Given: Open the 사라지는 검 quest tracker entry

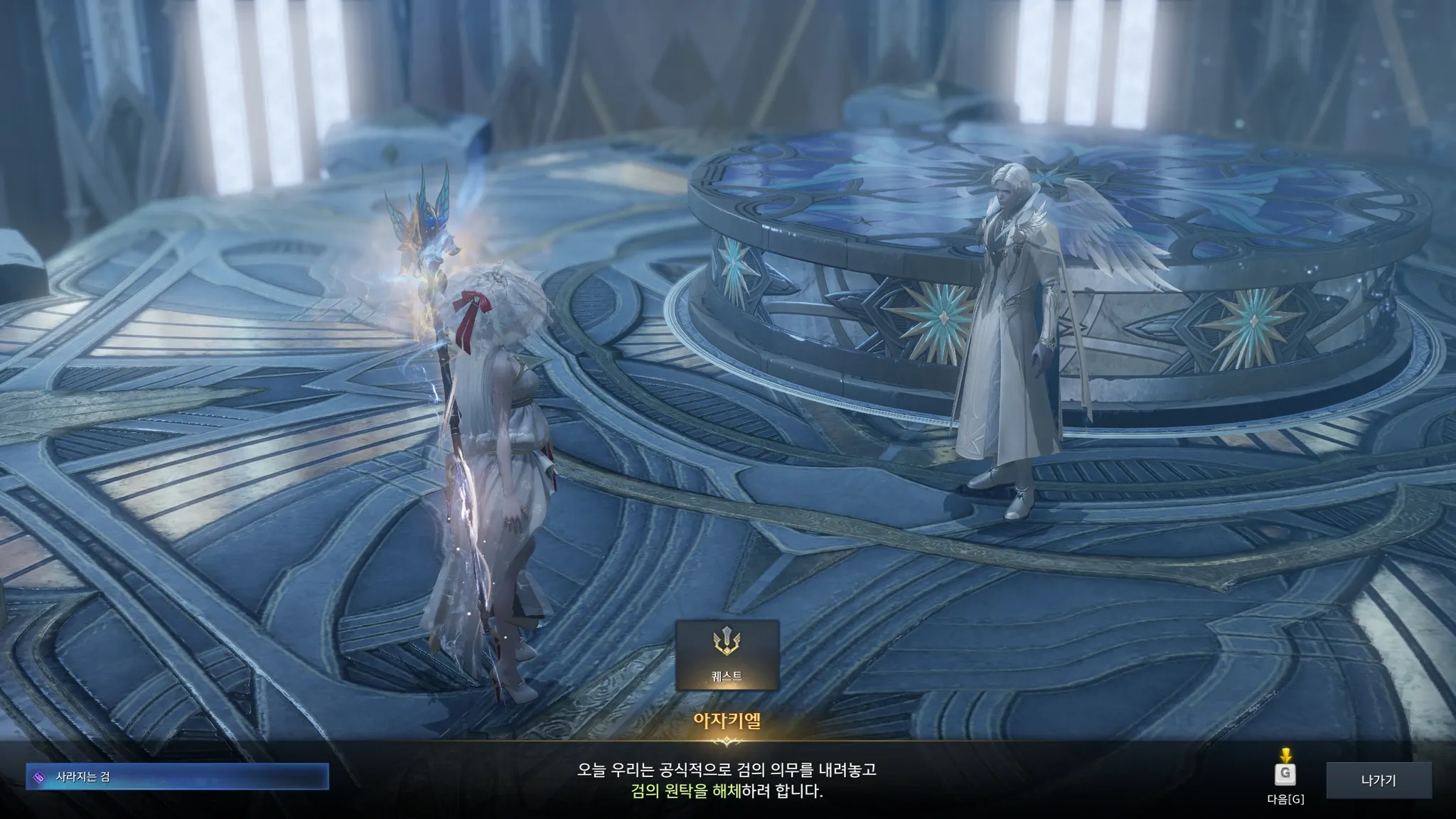Looking at the screenshot, I should click(177, 777).
